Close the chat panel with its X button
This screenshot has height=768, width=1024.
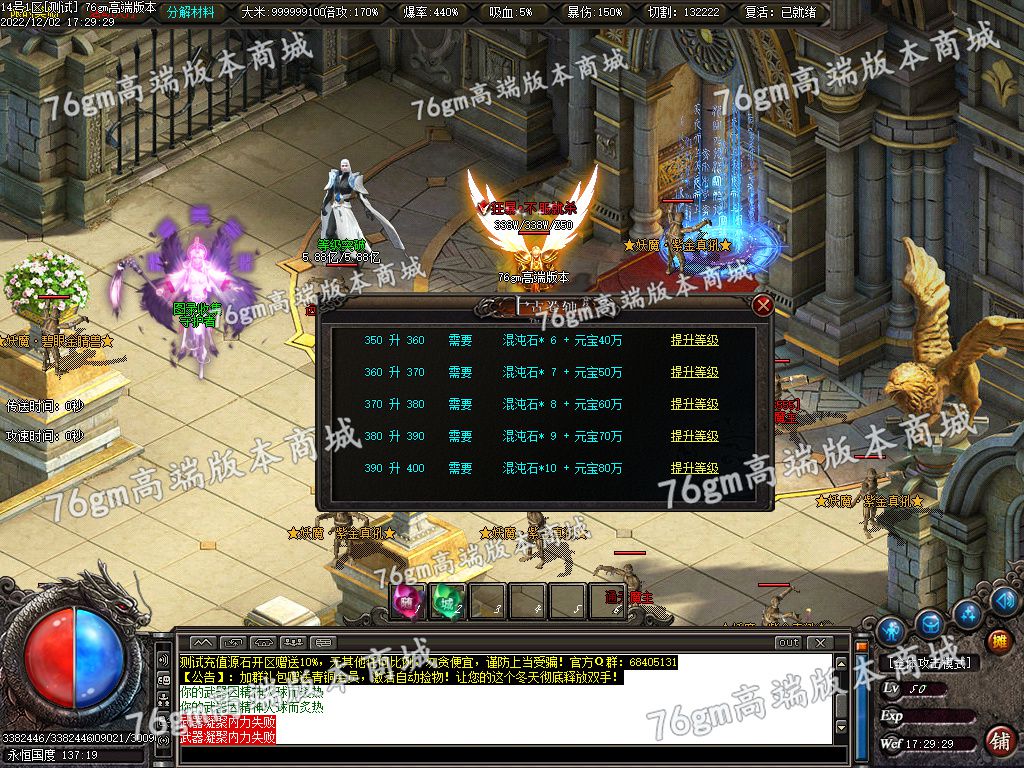(820, 642)
